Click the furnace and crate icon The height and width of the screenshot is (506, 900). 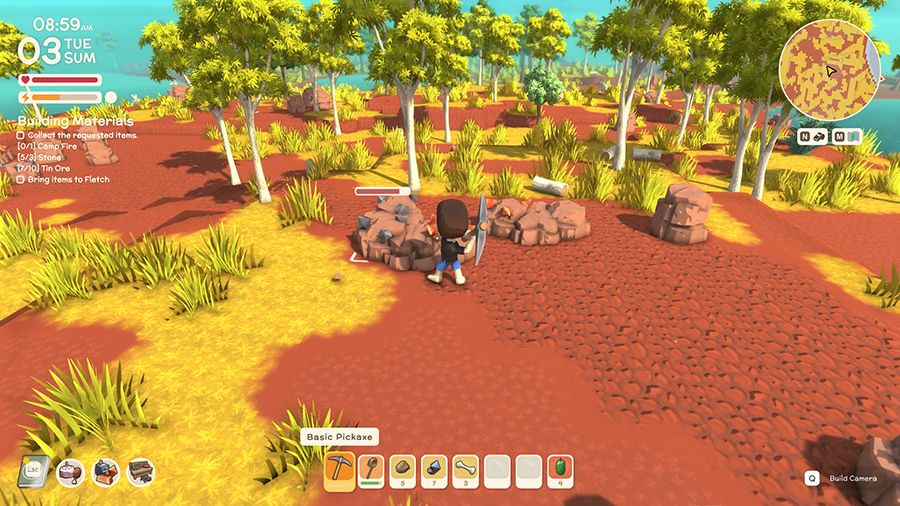[x=106, y=472]
